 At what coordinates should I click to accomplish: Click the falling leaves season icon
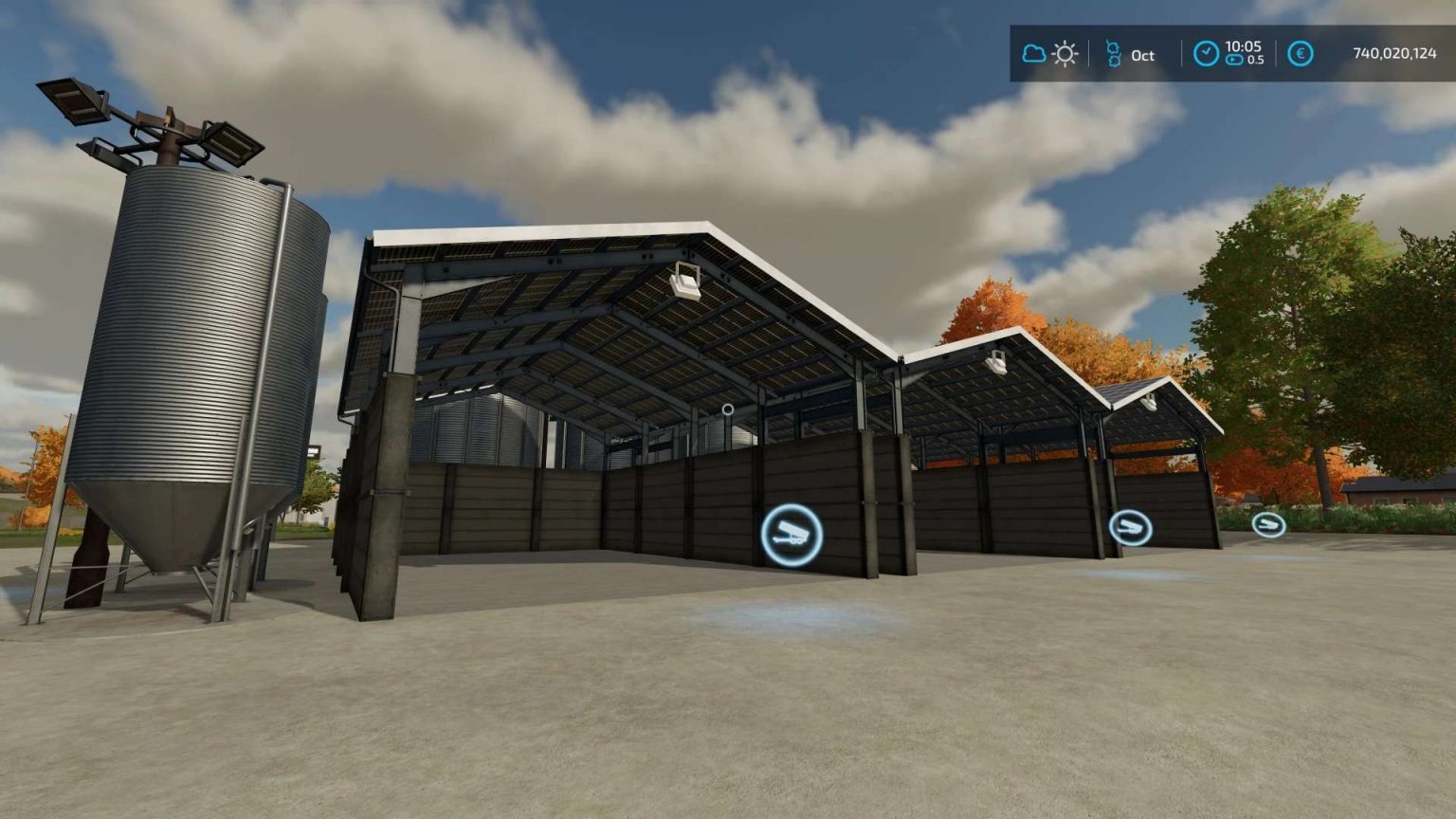coord(1115,54)
